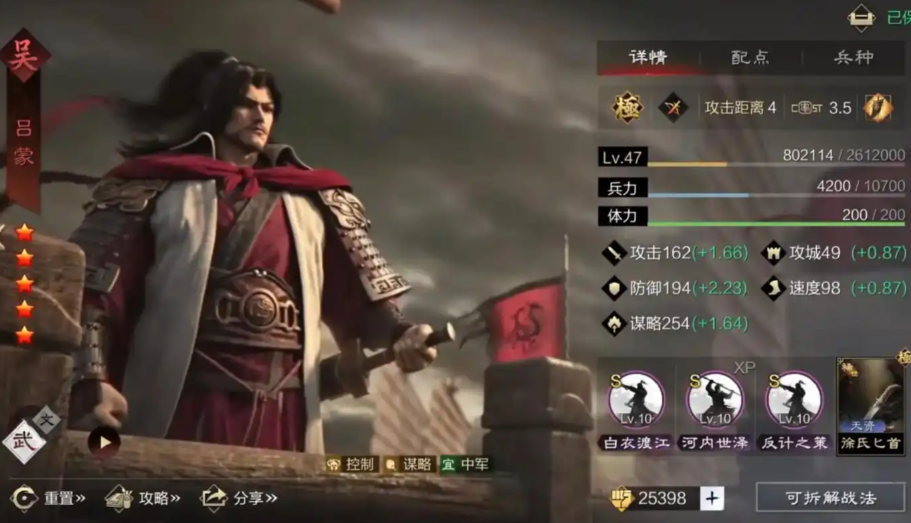Click the 极 quality badge icon
This screenshot has width=911, height=523.
[x=626, y=107]
